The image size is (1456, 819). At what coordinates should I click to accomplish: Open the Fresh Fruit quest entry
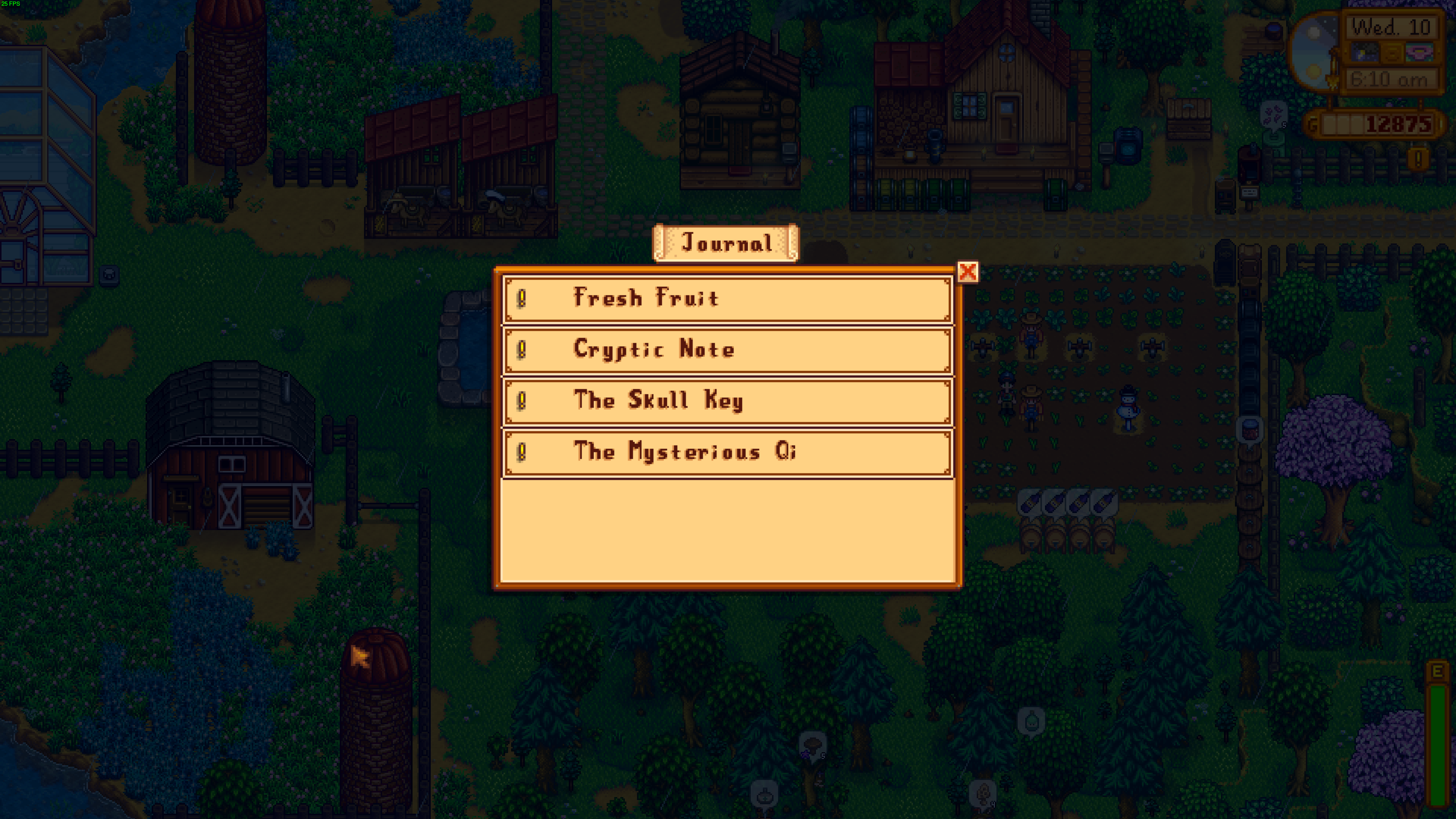pyautogui.click(x=728, y=298)
